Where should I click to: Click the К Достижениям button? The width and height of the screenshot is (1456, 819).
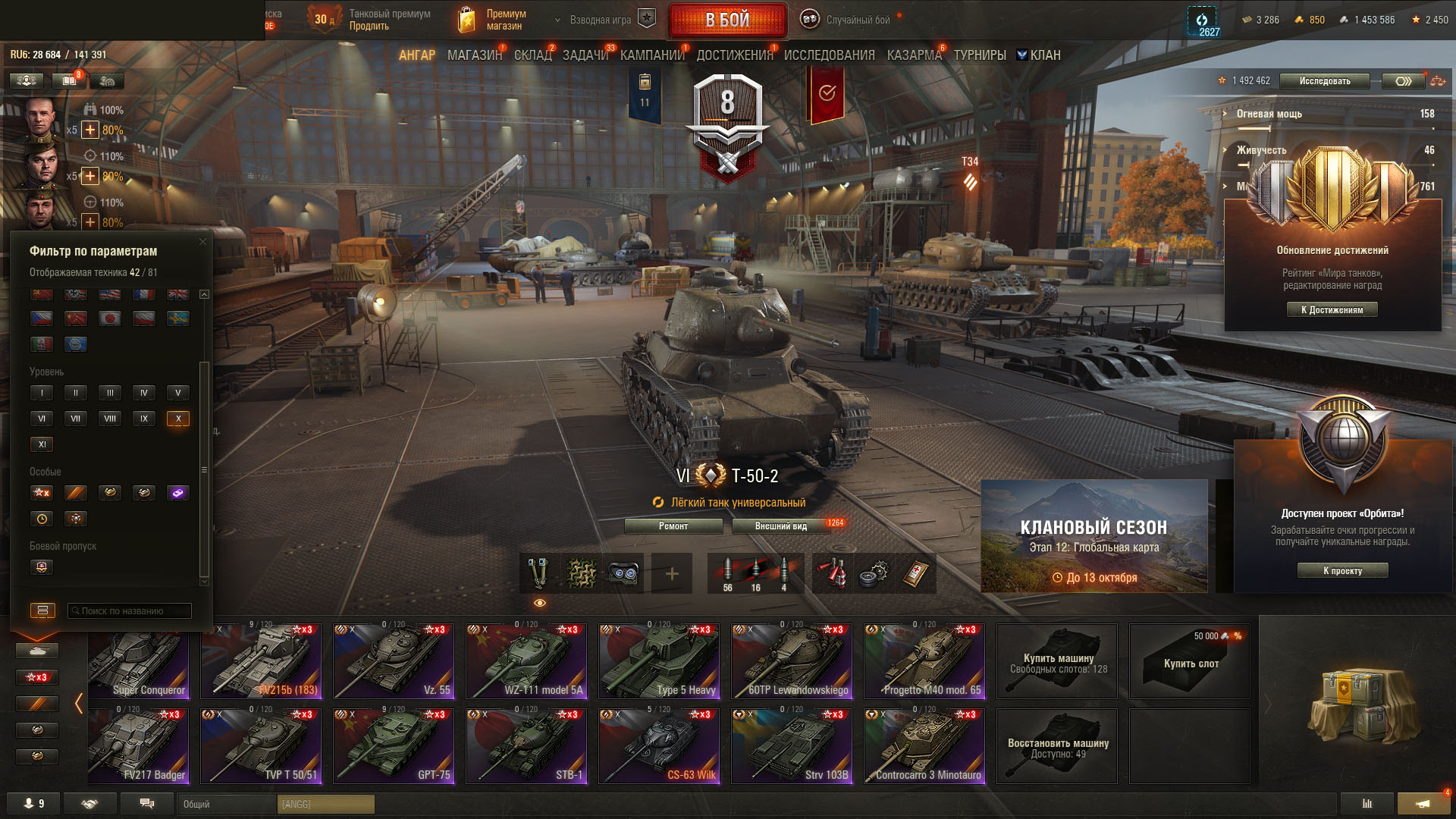[x=1332, y=310]
